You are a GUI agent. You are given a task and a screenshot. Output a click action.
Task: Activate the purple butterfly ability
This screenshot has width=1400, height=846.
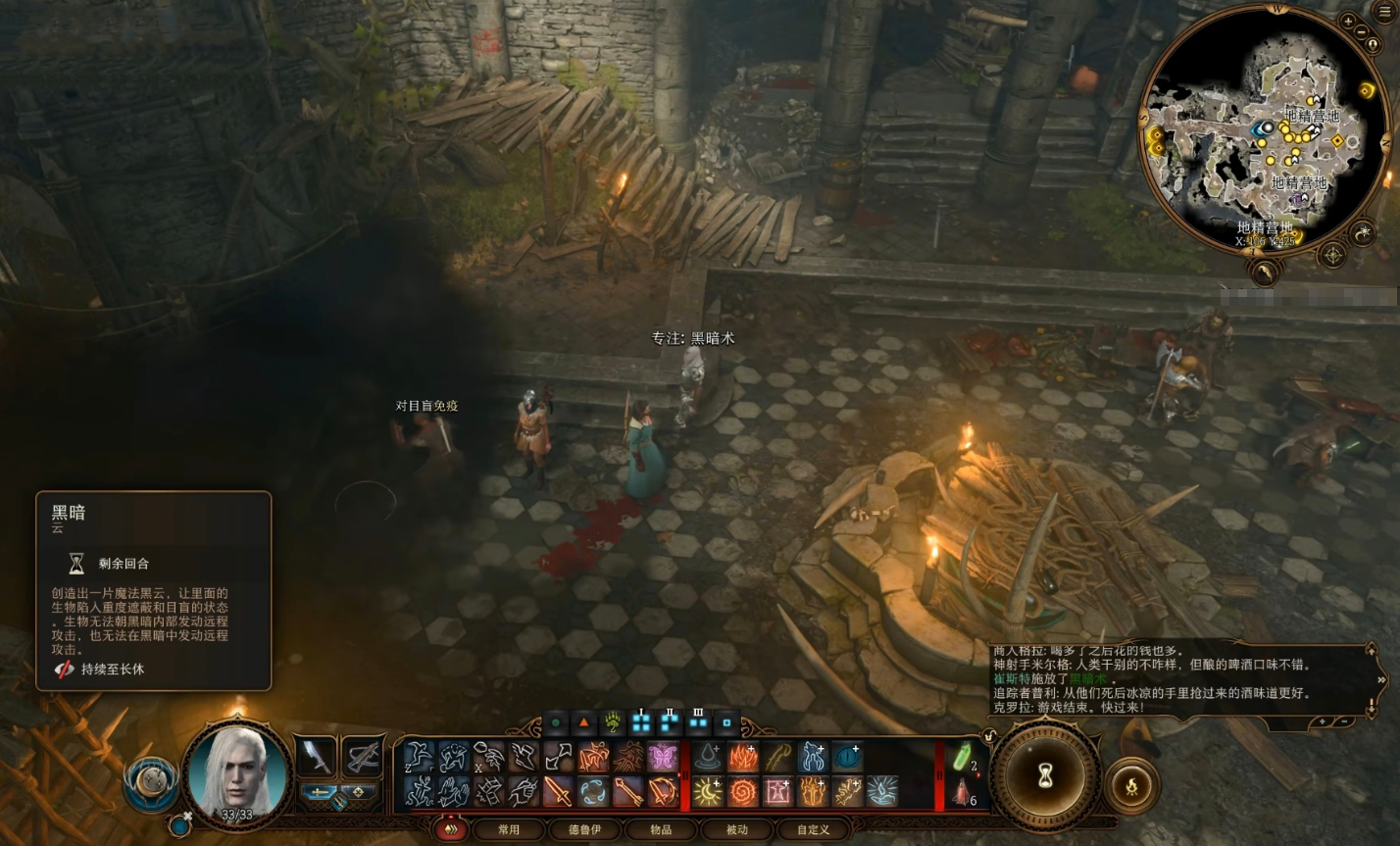click(662, 757)
